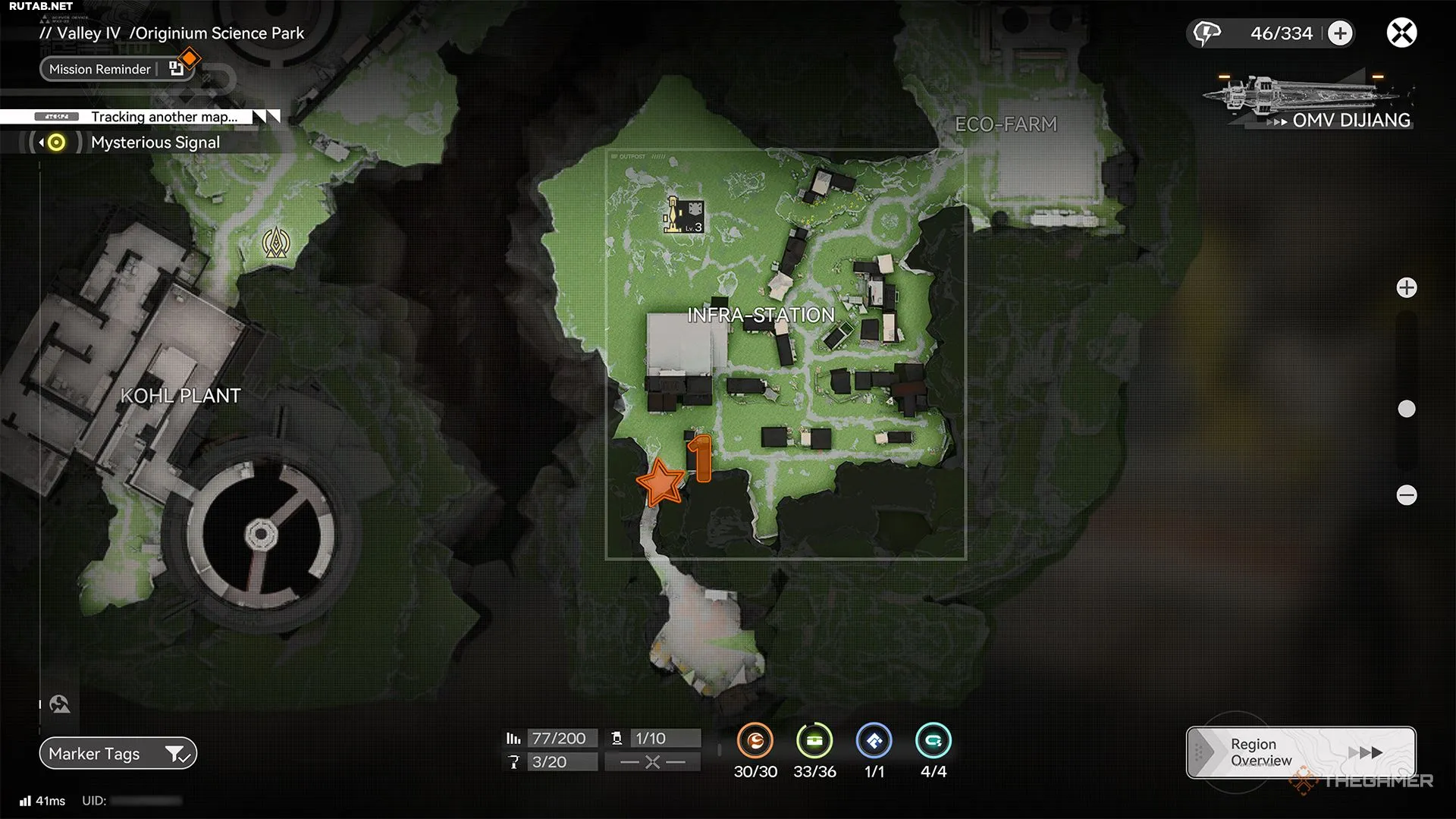The height and width of the screenshot is (819, 1456).
Task: Show the Region Overview
Action: point(1301,752)
